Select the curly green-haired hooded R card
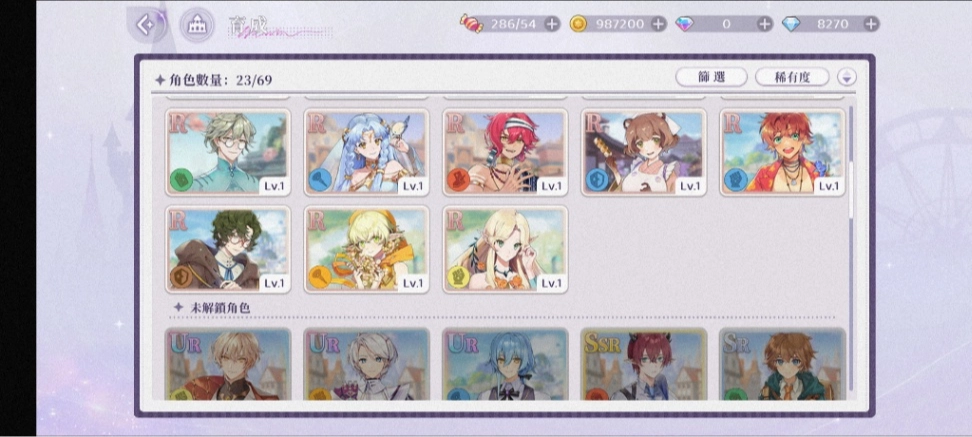The image size is (972, 437). [228, 249]
